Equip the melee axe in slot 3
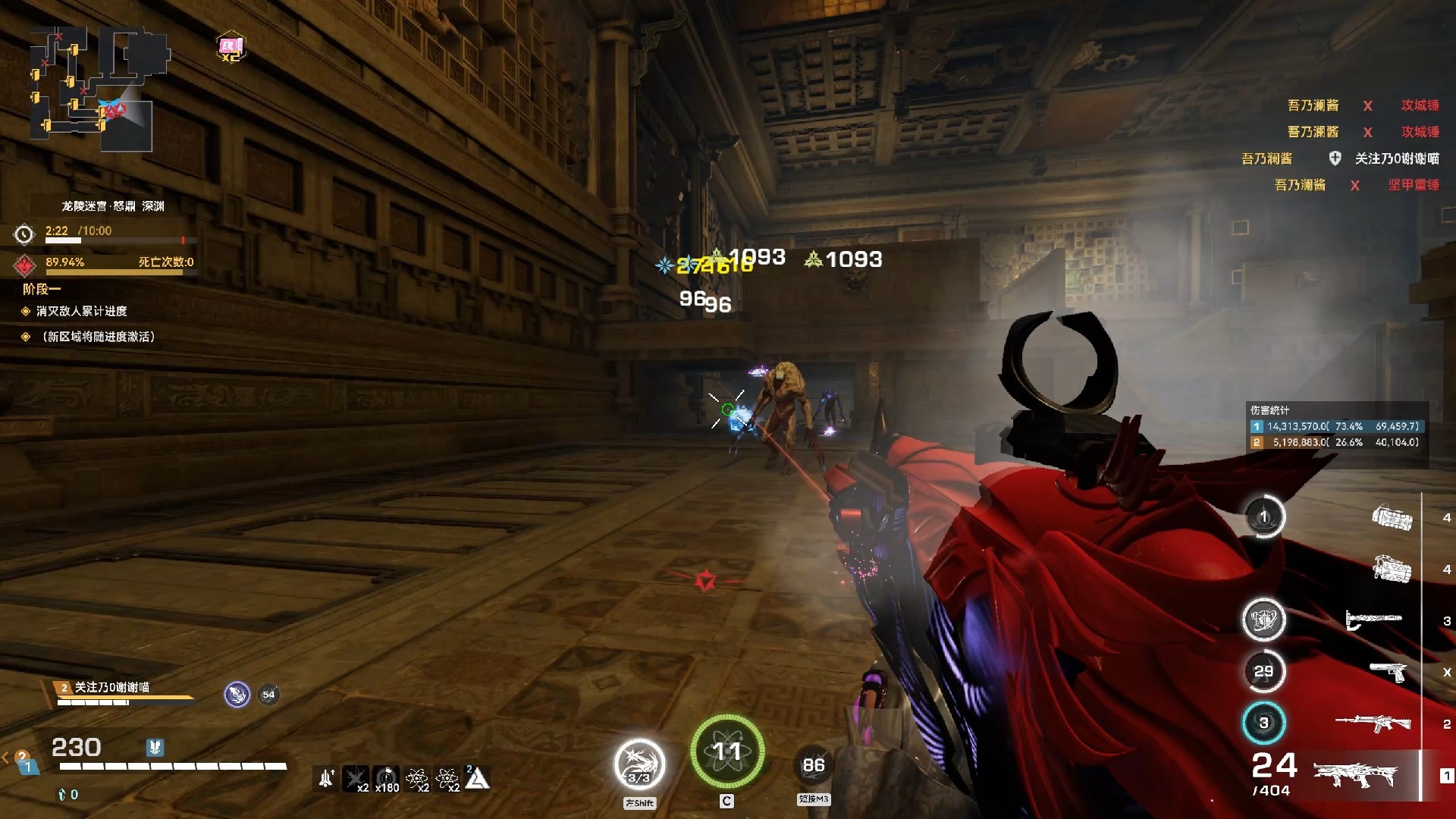This screenshot has height=819, width=1456. point(1373,620)
